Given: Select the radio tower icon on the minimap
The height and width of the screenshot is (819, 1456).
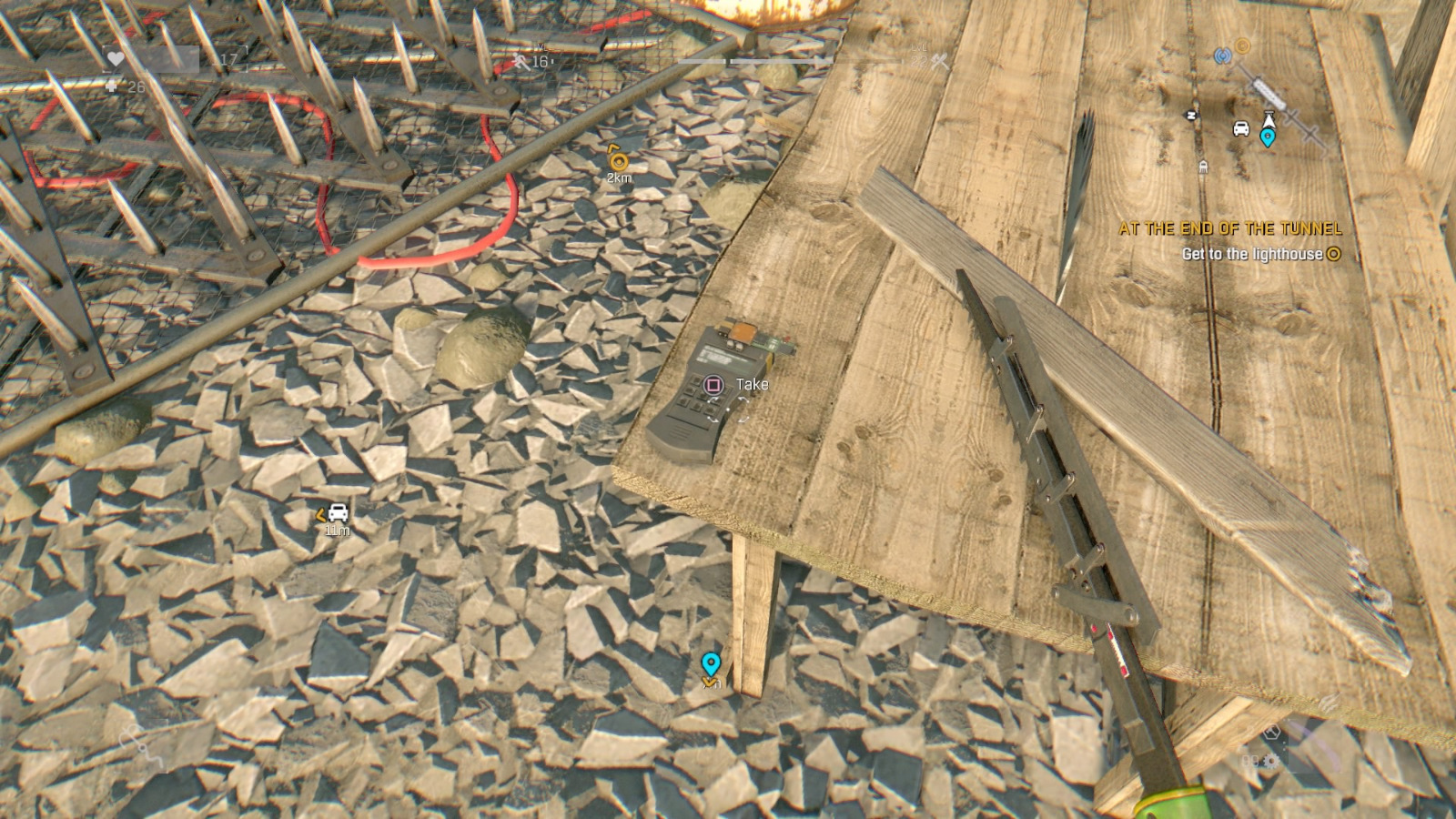Looking at the screenshot, I should pyautogui.click(x=1223, y=55).
